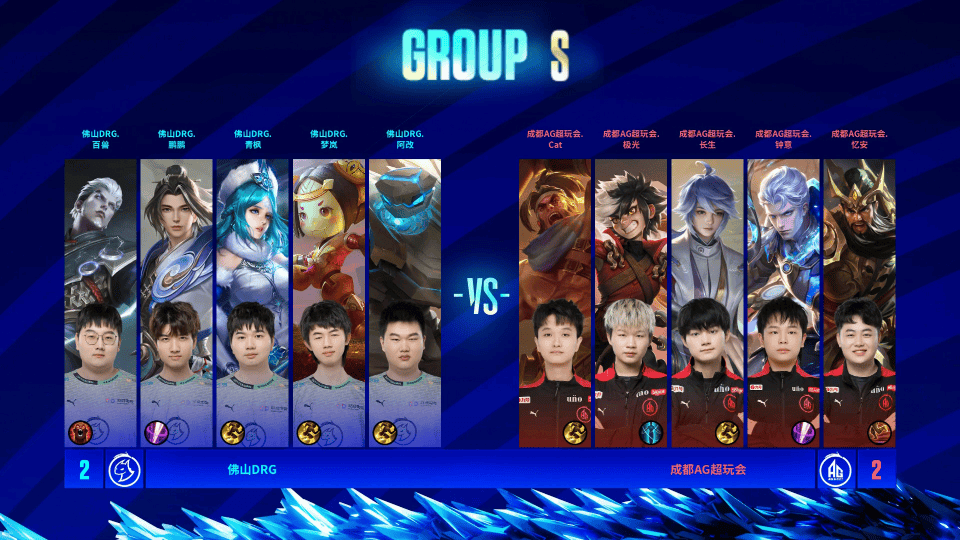Click the 成都AG超玩会 team logo
The image size is (960, 540).
(x=835, y=469)
